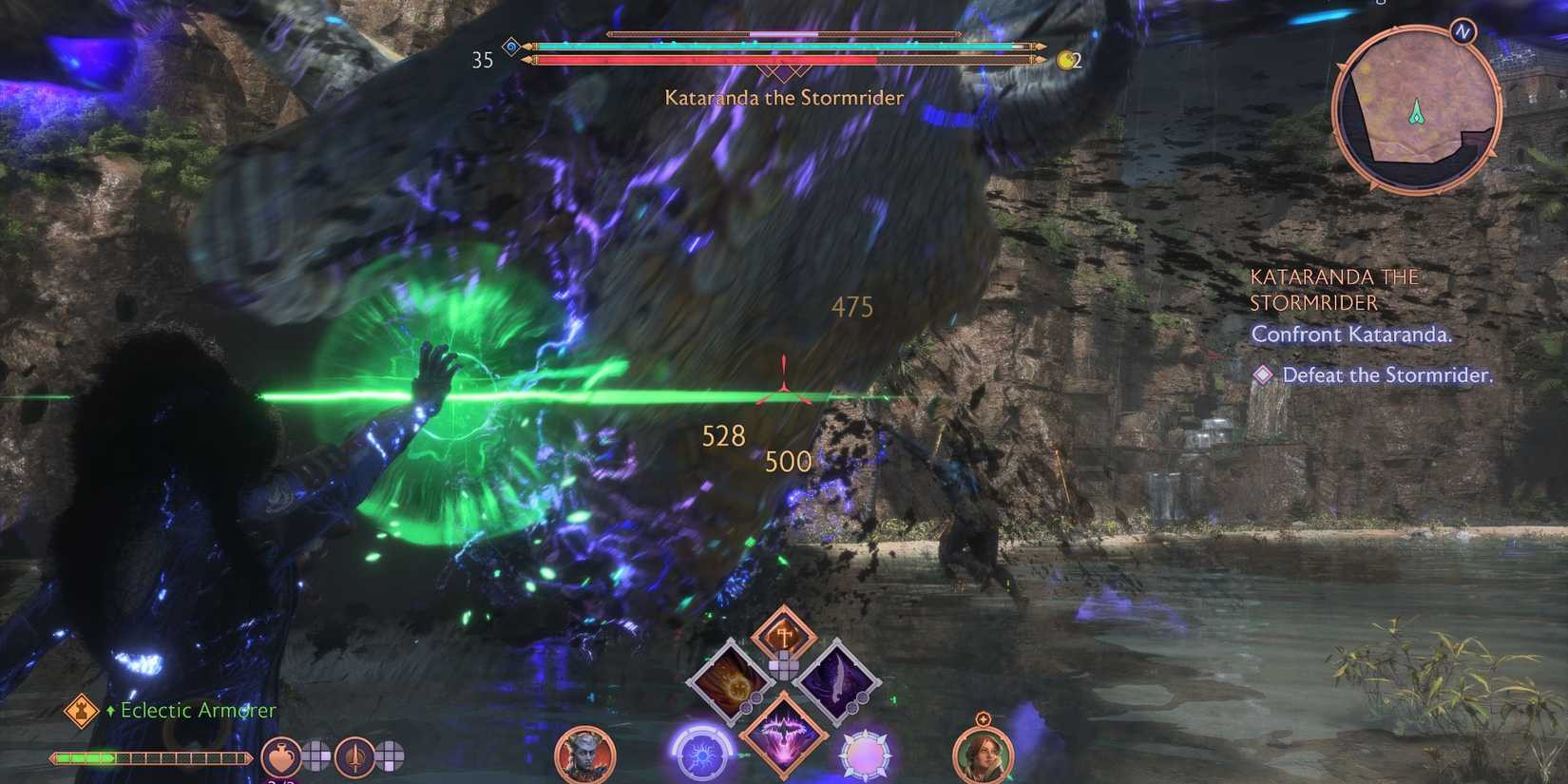This screenshot has width=1568, height=784.
Task: Expand the d-pad grid beside the sword
Action: coord(391,755)
